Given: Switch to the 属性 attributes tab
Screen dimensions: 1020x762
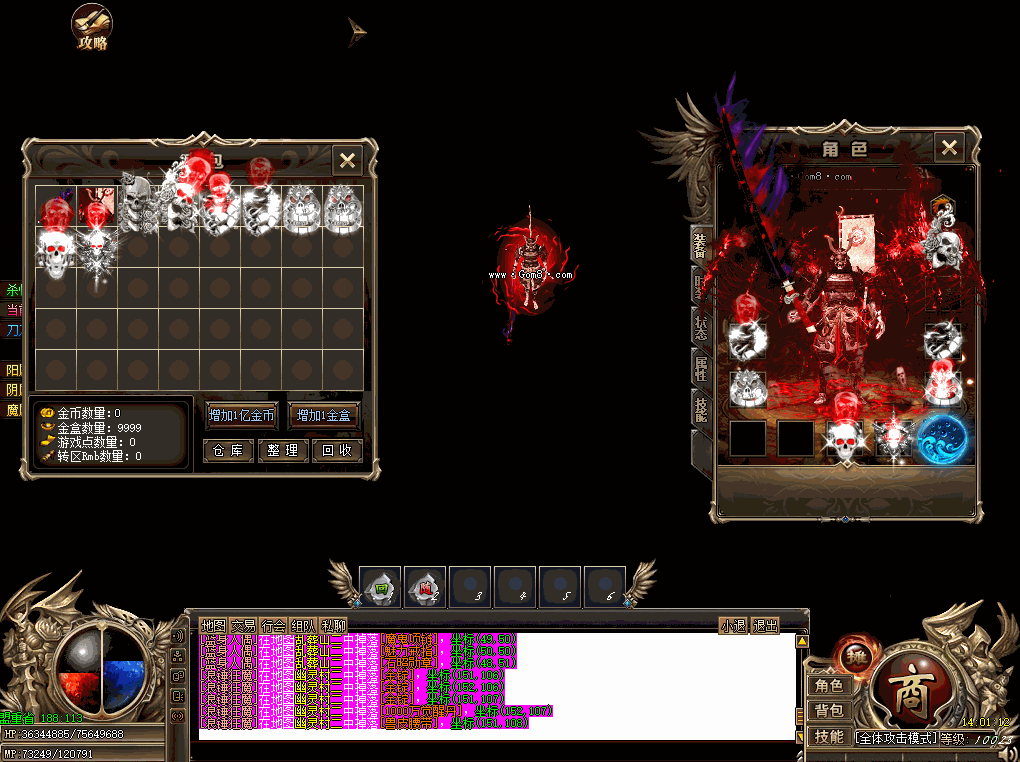Looking at the screenshot, I should pyautogui.click(x=700, y=368).
